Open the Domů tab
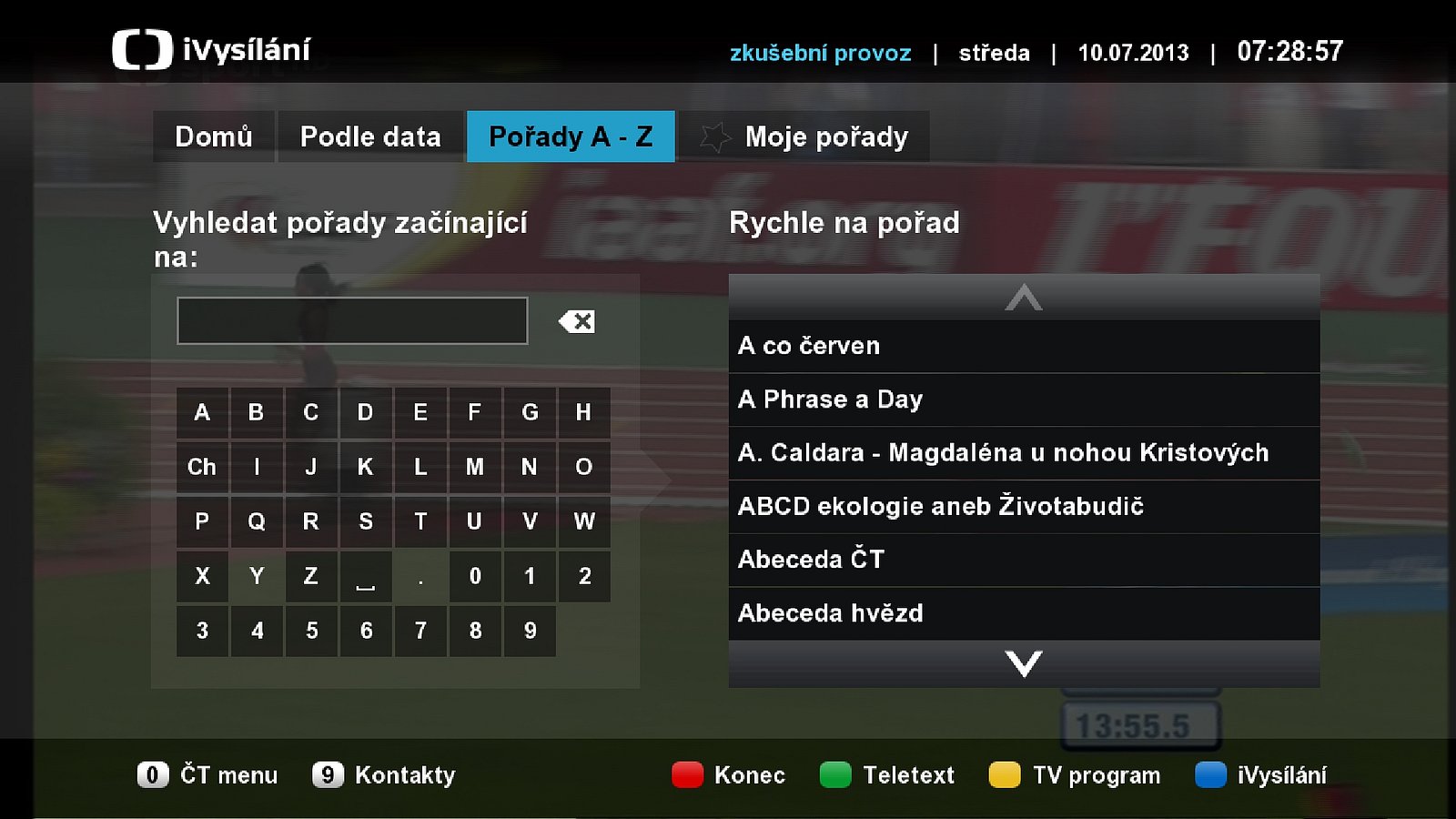This screenshot has height=819, width=1456. coord(215,136)
